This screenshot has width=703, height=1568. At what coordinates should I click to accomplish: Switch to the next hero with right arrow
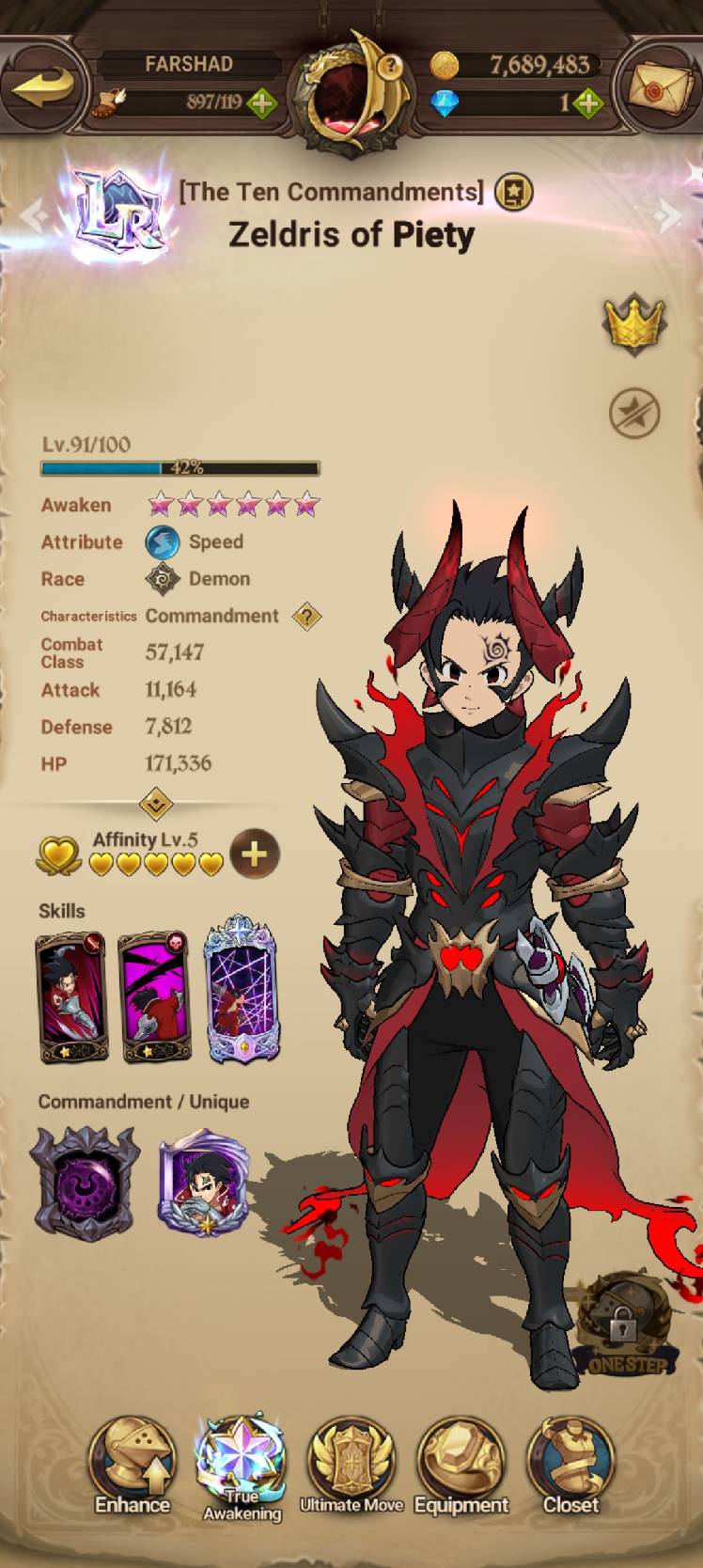pyautogui.click(x=669, y=216)
